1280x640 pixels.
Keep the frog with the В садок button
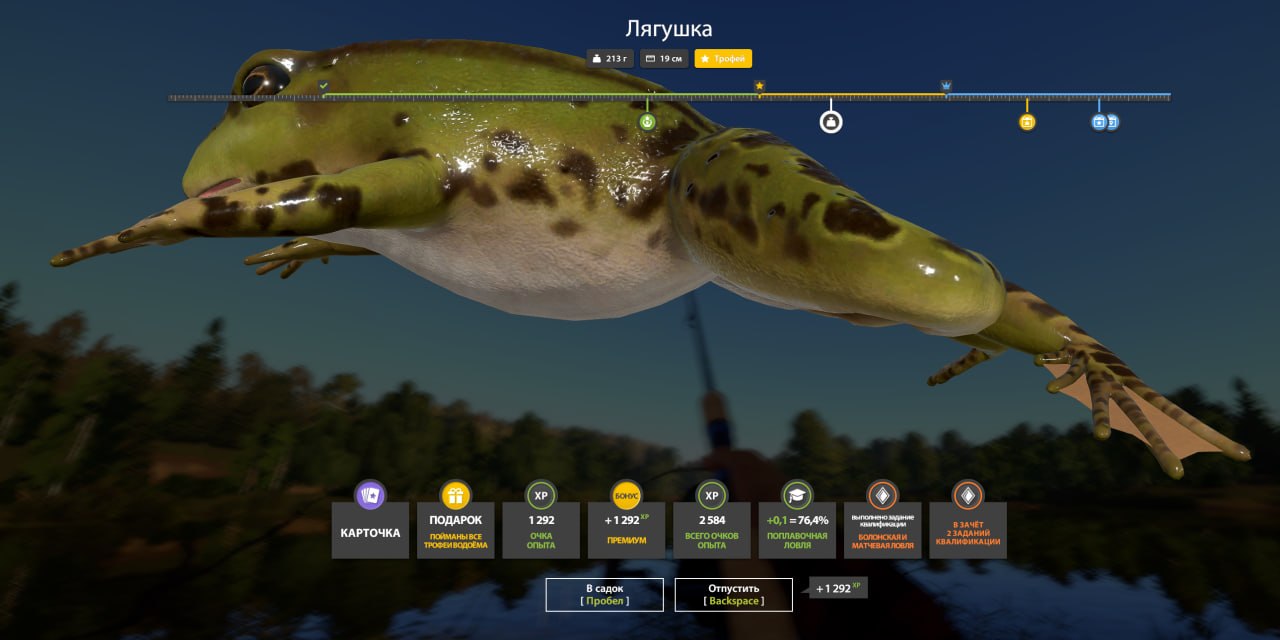point(604,594)
